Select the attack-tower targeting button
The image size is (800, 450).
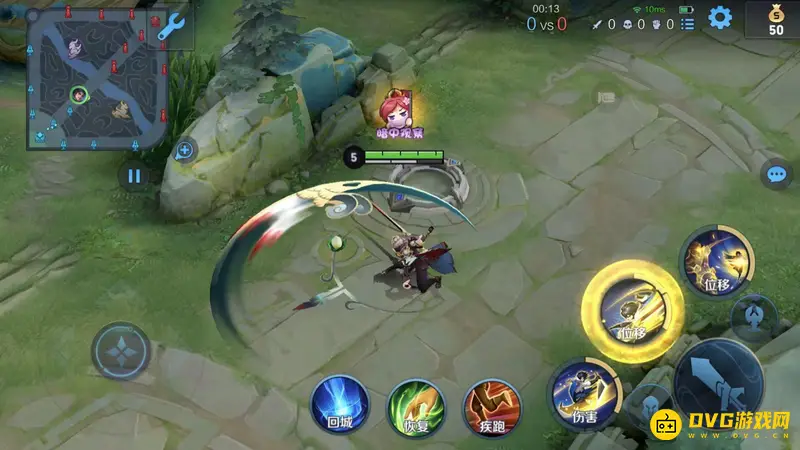(x=755, y=319)
